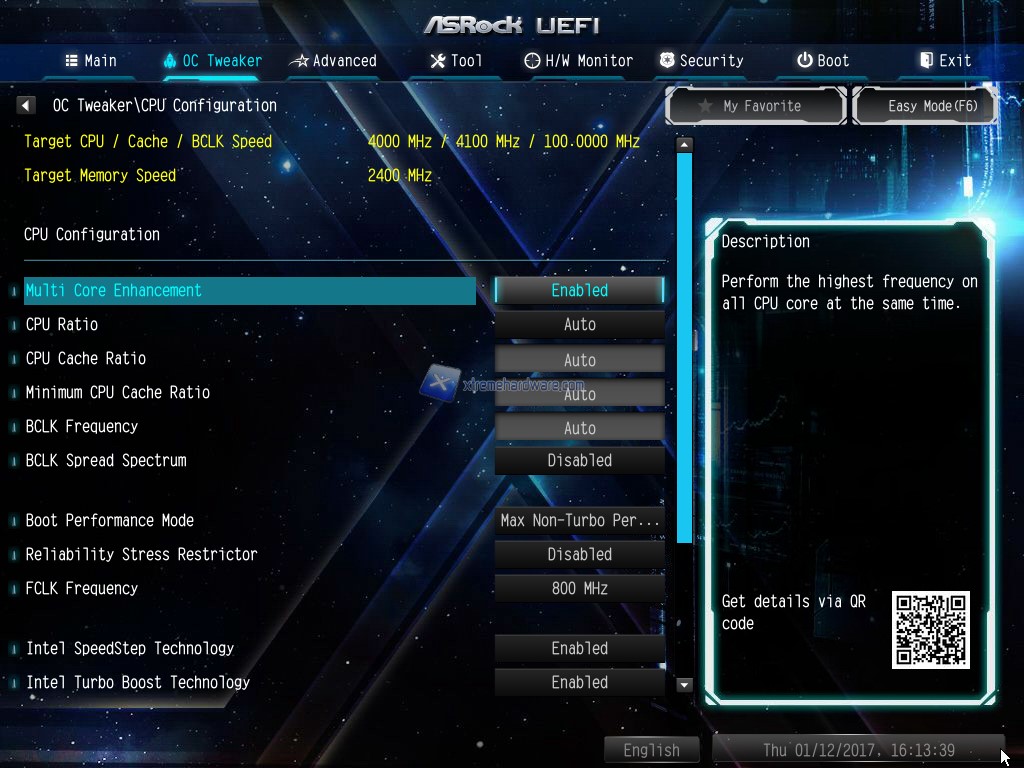Open BCLK Spread Spectrum Disabled dropdown
The height and width of the screenshot is (768, 1024).
pos(579,460)
